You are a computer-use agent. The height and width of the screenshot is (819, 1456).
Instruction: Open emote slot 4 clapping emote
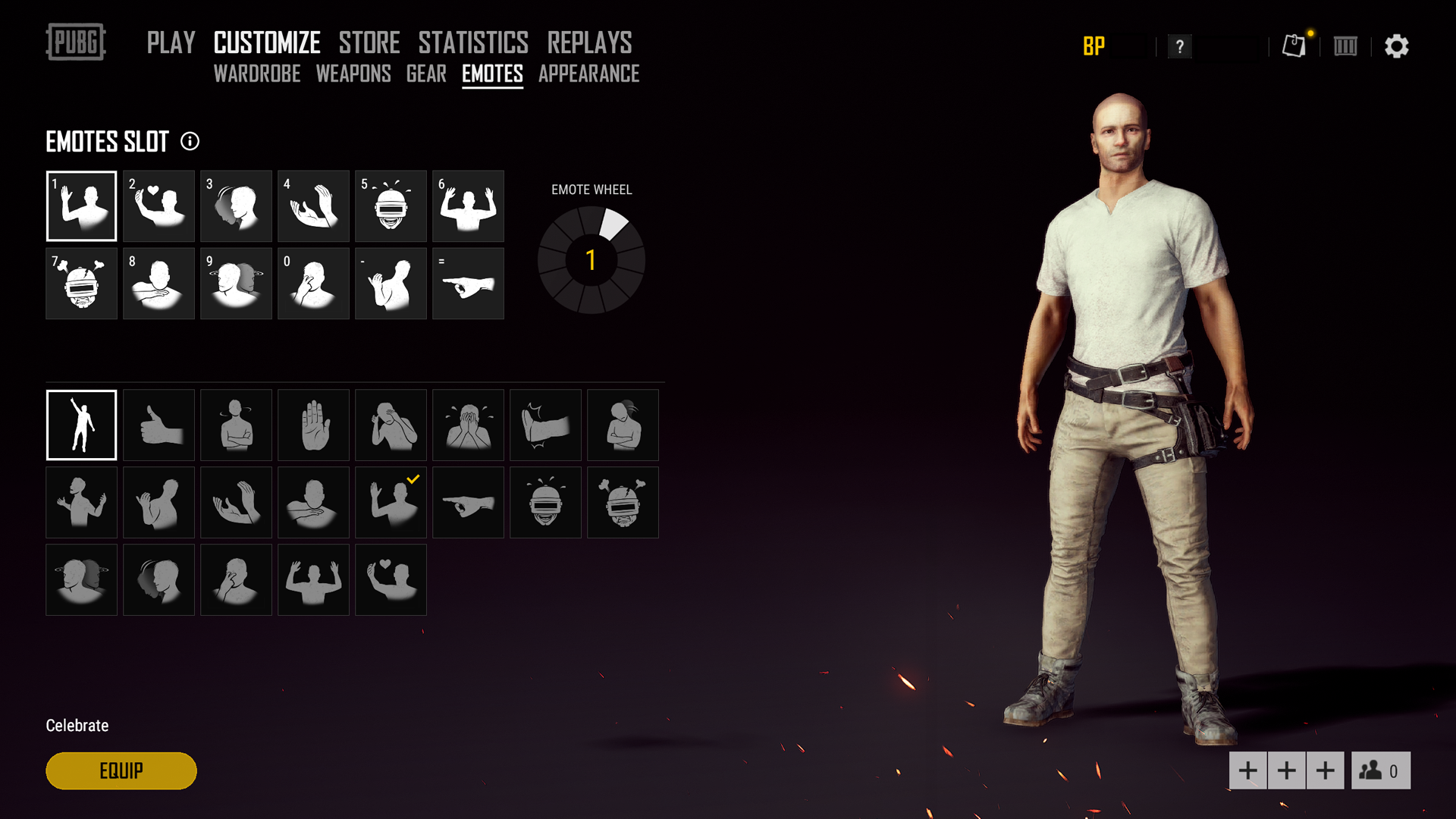(313, 206)
